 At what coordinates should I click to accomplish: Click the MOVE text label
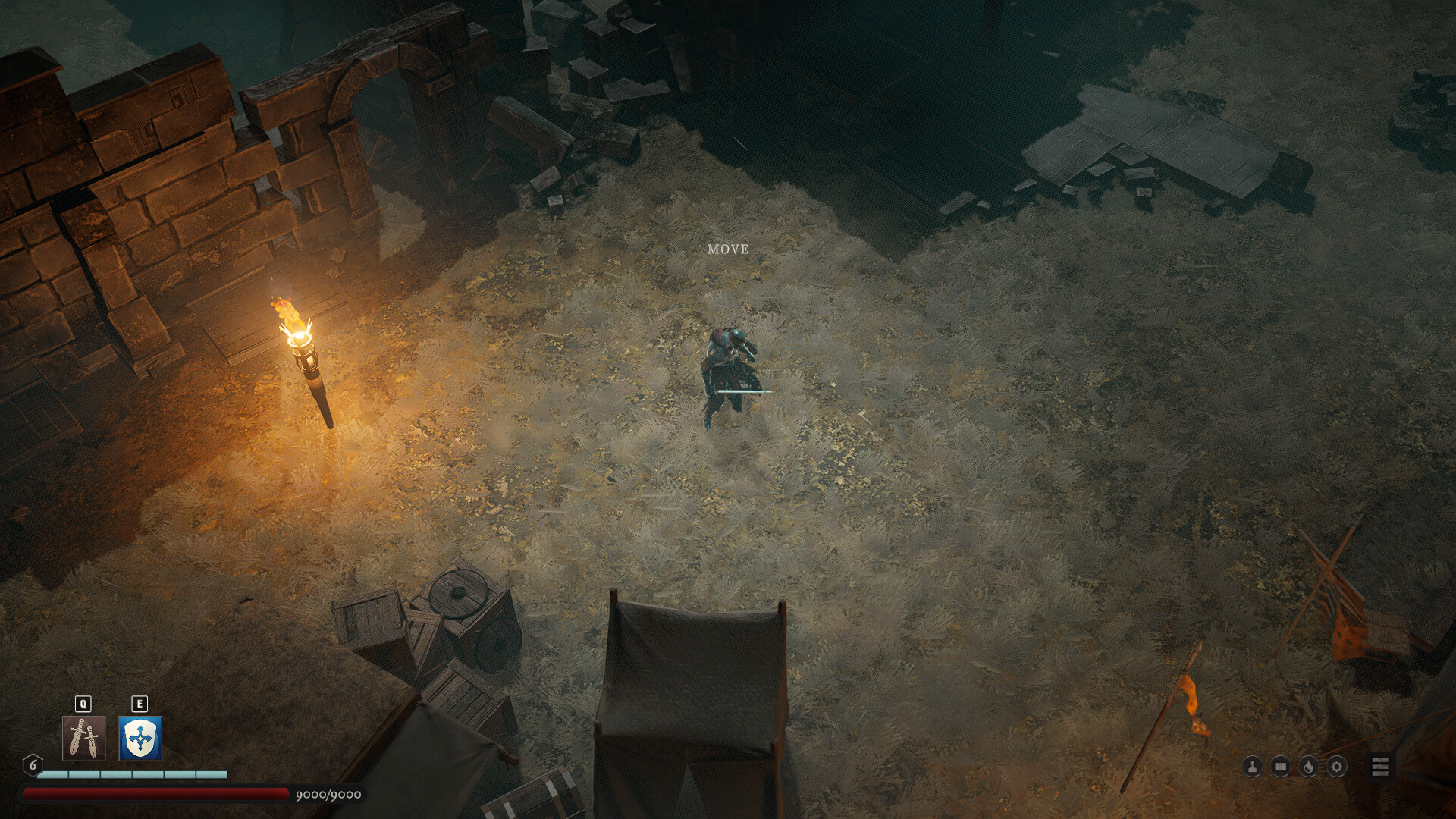[x=727, y=249]
